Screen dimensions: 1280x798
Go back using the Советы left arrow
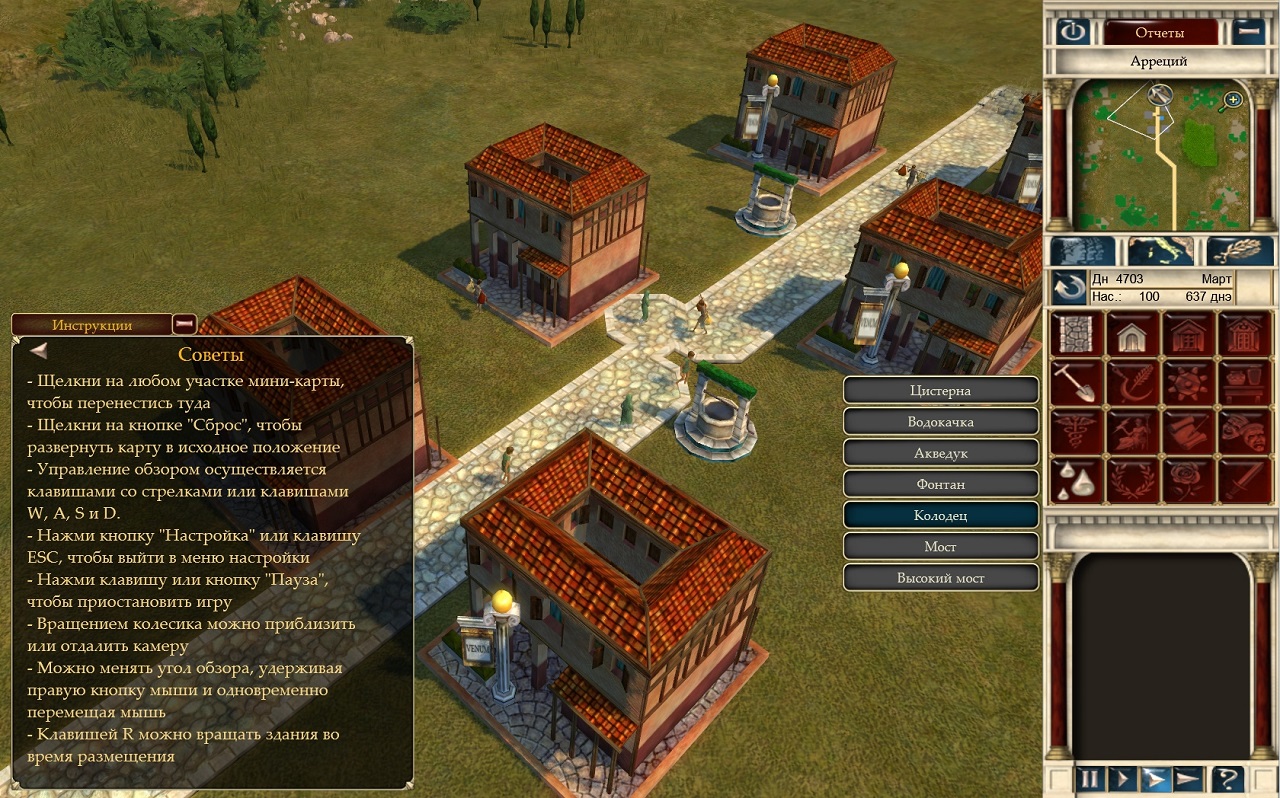tap(39, 351)
